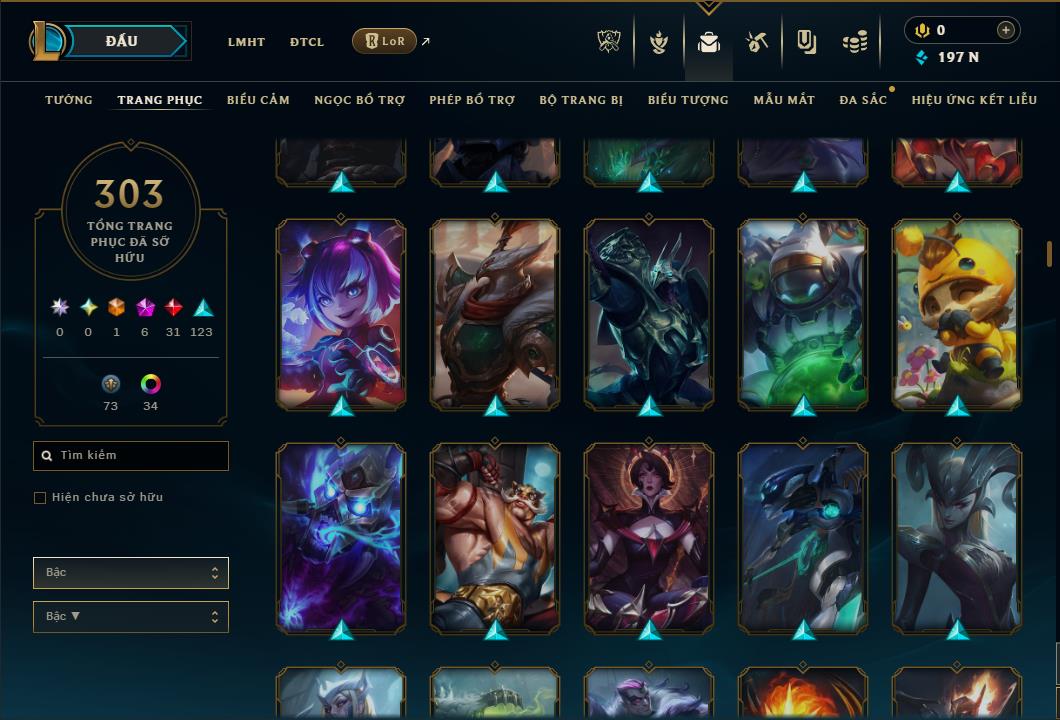
Task: Click the ĐẤU play button
Action: pos(122,41)
